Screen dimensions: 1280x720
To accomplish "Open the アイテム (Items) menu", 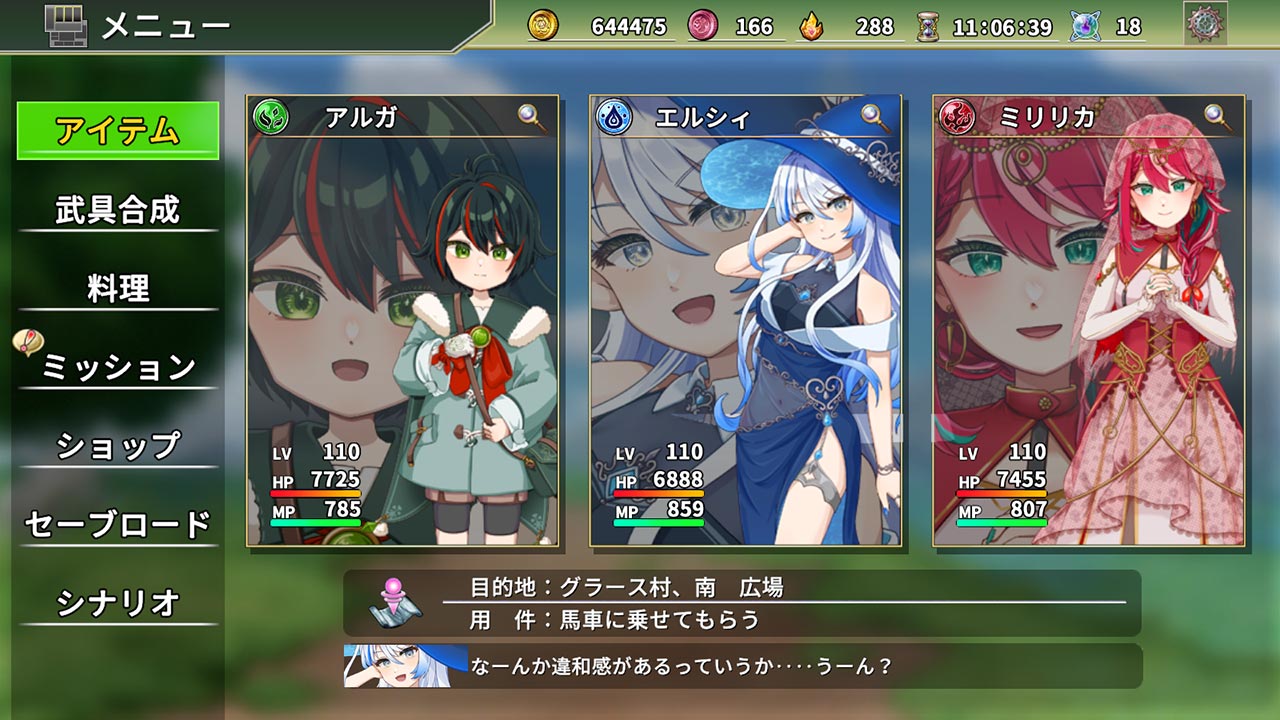I will coord(118,131).
